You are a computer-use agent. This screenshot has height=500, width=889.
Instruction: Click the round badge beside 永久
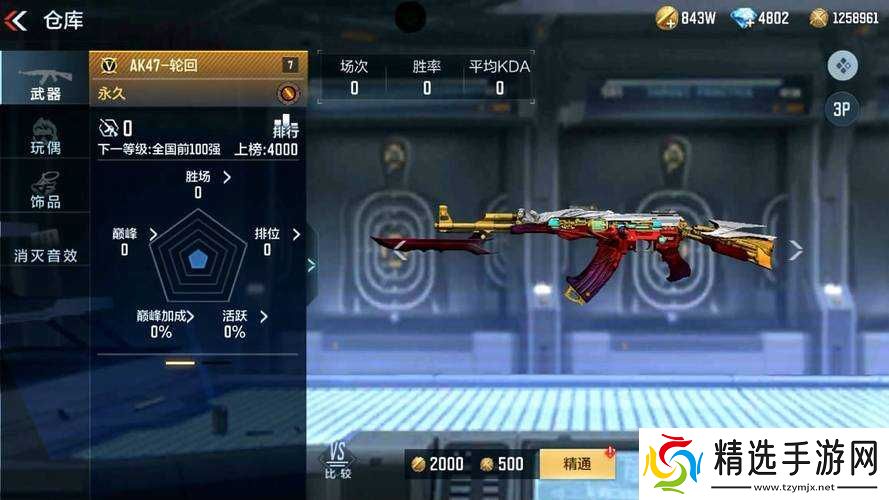coord(287,94)
